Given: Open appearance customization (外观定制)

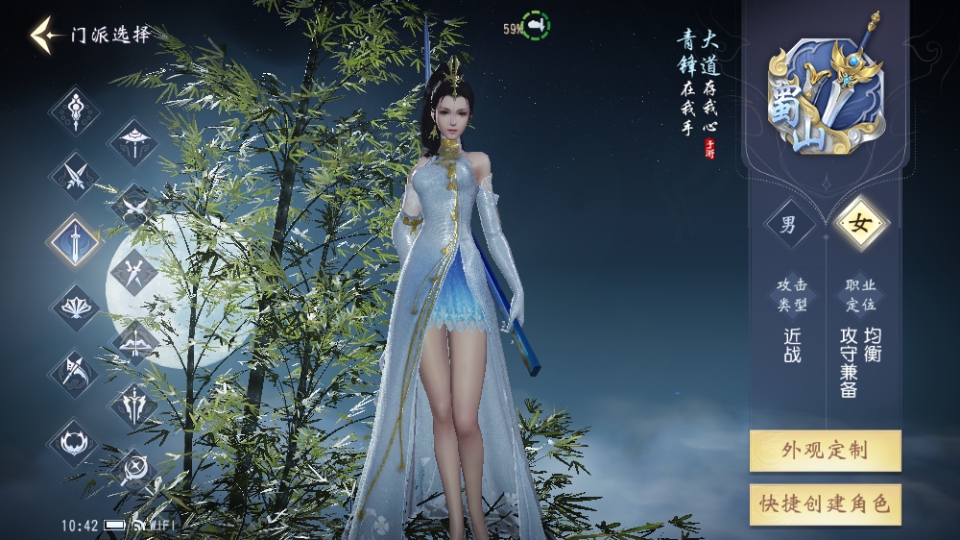Looking at the screenshot, I should click(x=825, y=450).
